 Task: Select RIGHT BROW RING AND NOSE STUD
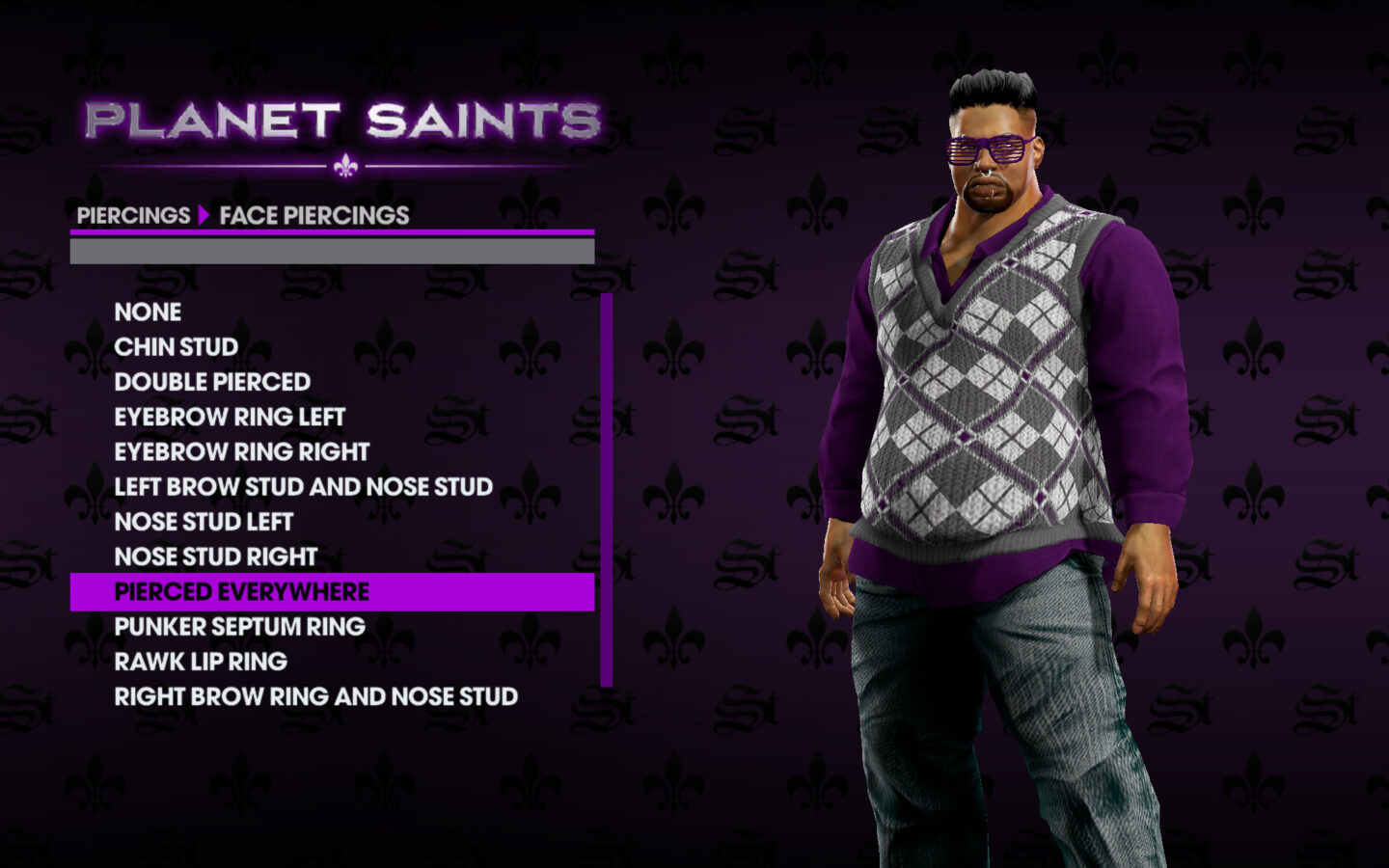(x=315, y=695)
